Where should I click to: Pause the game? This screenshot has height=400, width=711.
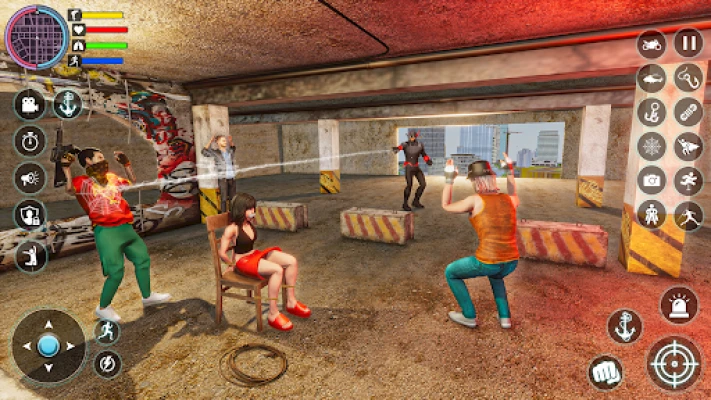pyautogui.click(x=688, y=43)
